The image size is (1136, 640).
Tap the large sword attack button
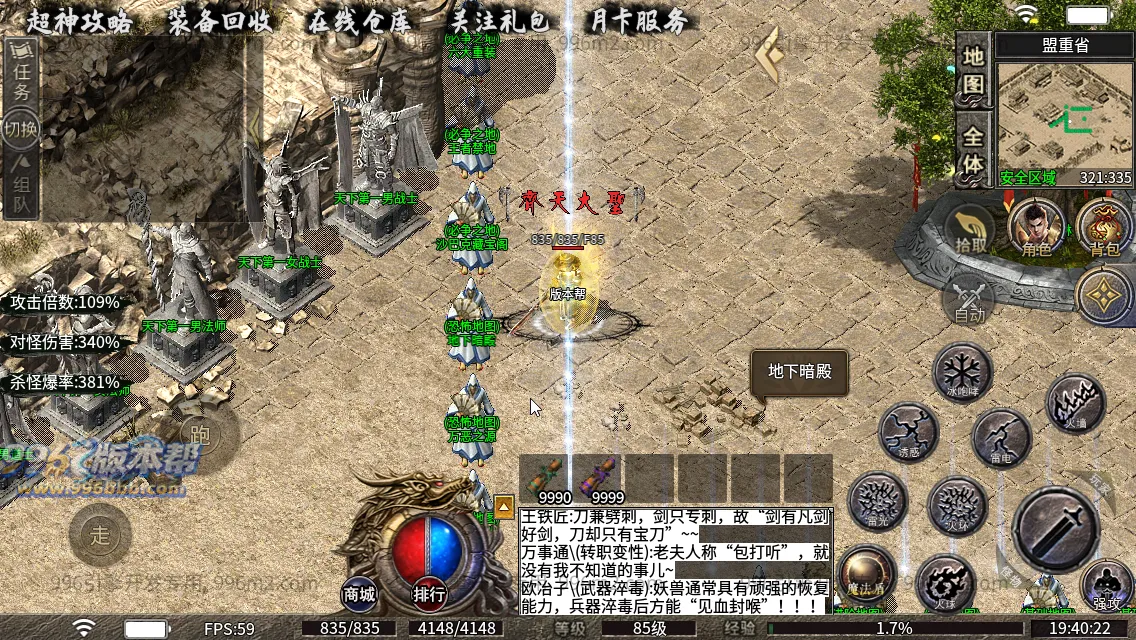[x=1055, y=529]
